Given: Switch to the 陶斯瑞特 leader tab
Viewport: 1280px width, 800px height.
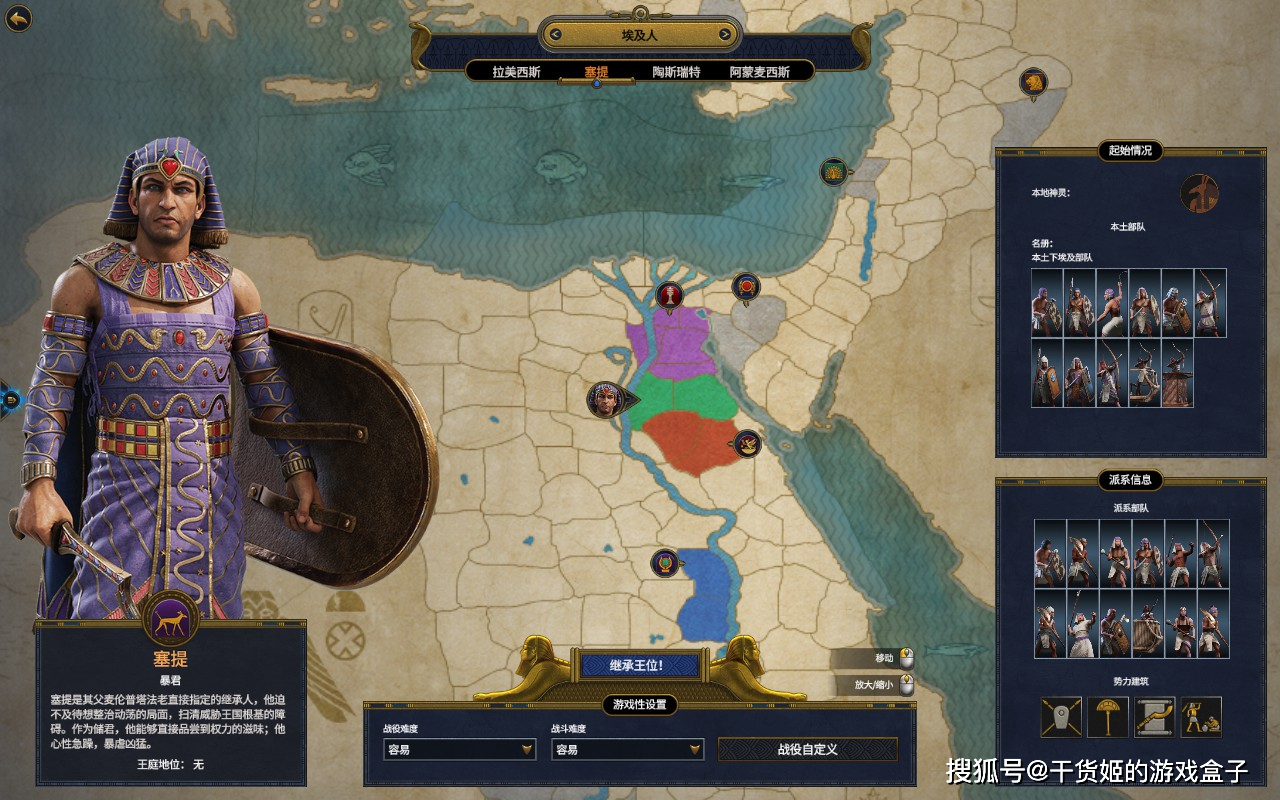Looking at the screenshot, I should 676,72.
